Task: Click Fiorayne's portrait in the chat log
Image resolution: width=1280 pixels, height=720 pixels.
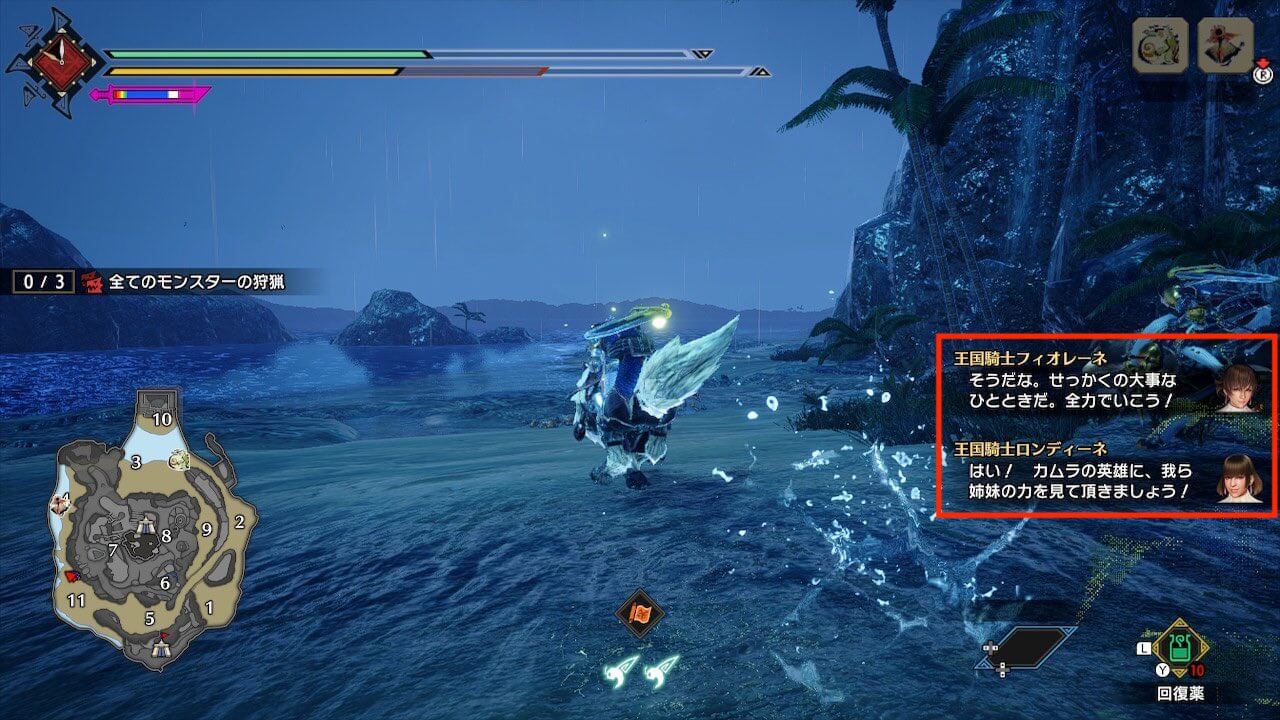Action: click(x=1238, y=387)
